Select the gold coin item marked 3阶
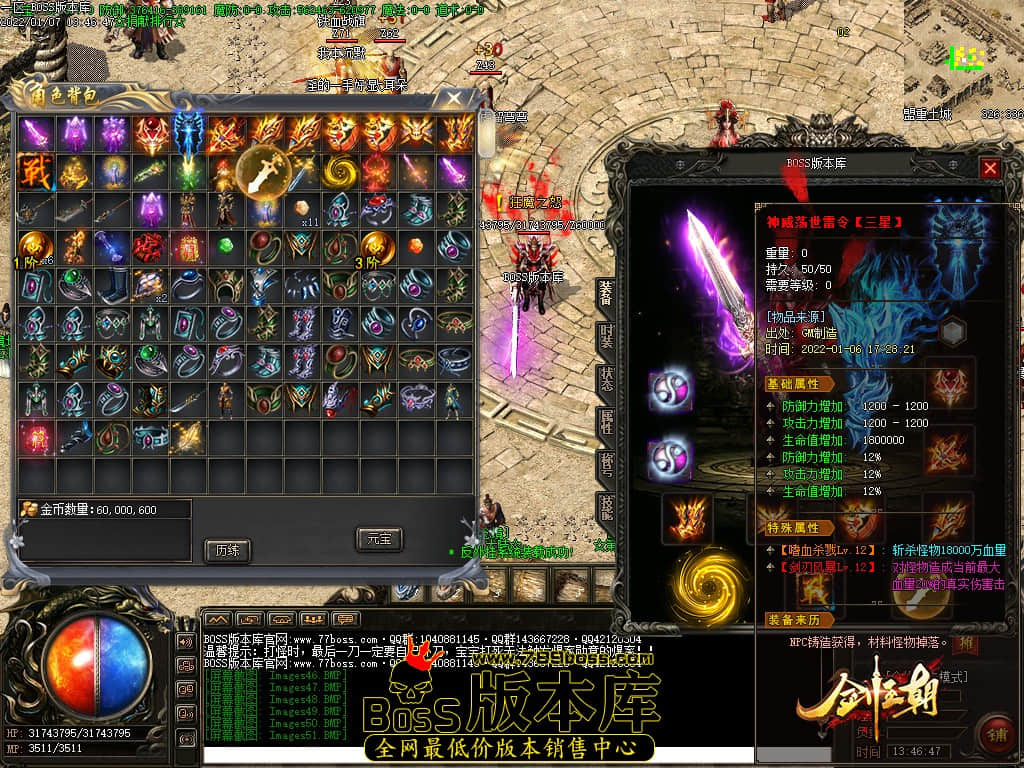This screenshot has height=768, width=1024. 379,246
